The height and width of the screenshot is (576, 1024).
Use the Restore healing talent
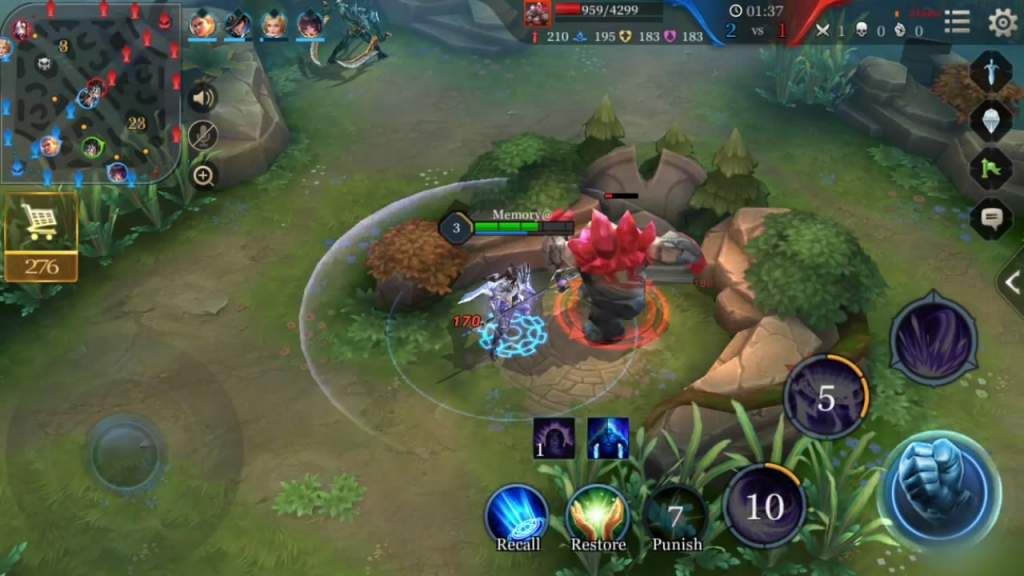[x=597, y=513]
